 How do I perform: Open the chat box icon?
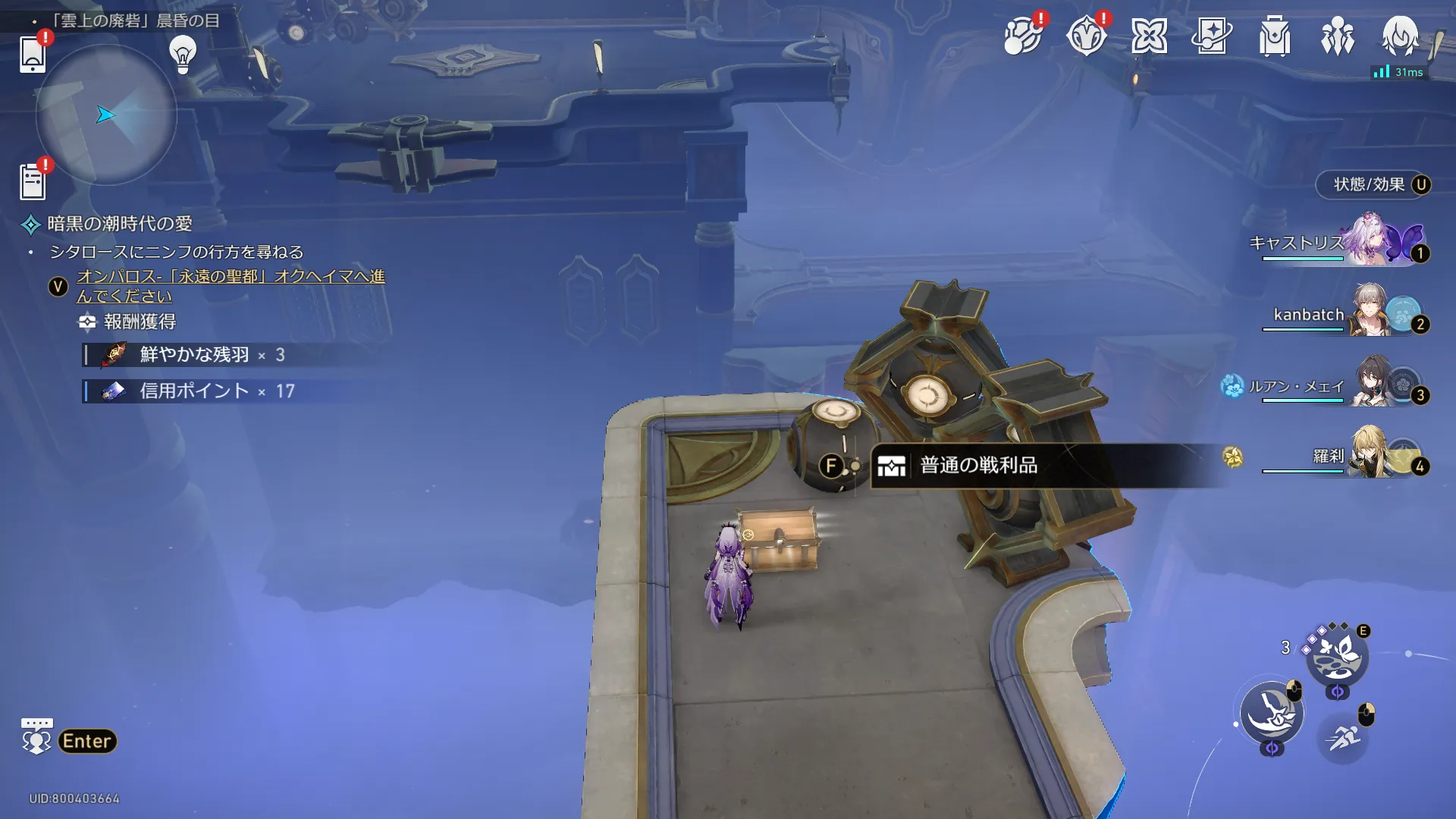36,736
